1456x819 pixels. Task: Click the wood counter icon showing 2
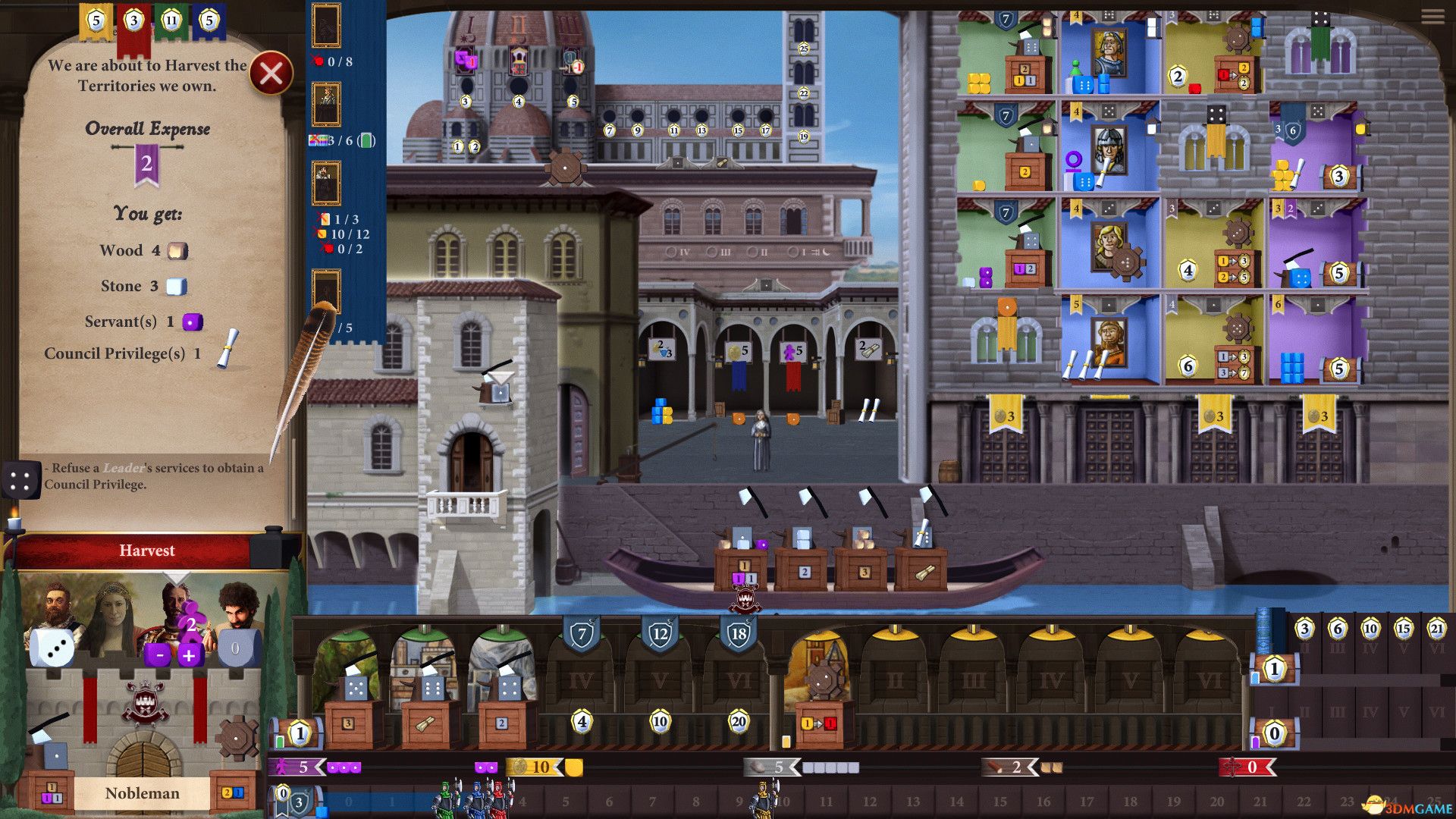[1009, 767]
